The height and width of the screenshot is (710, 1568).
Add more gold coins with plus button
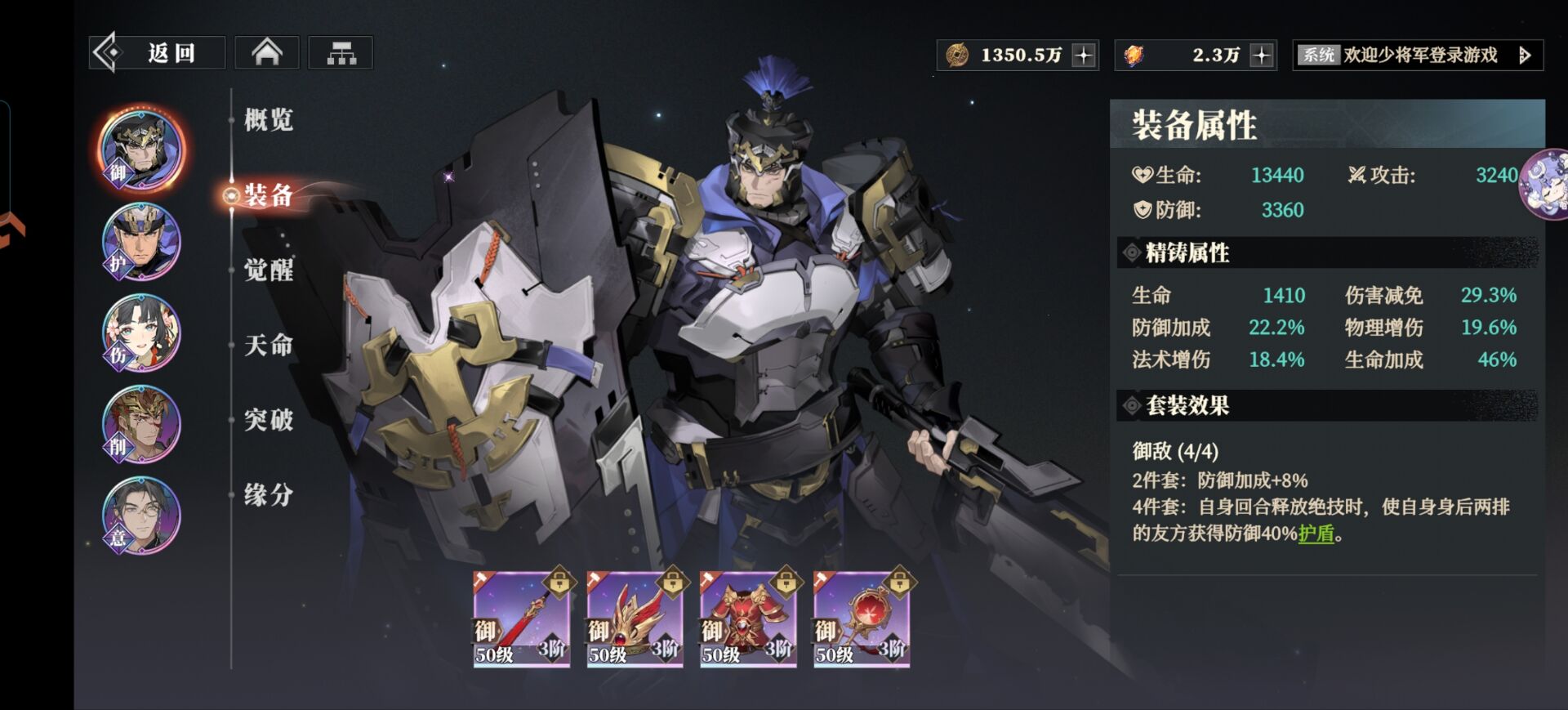pos(1084,56)
